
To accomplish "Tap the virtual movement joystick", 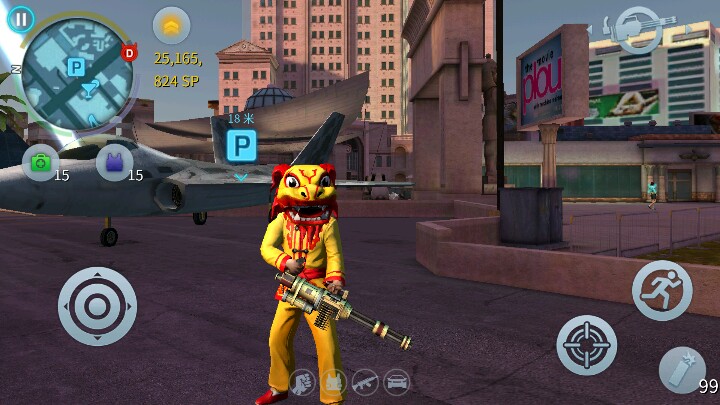I will (97, 306).
